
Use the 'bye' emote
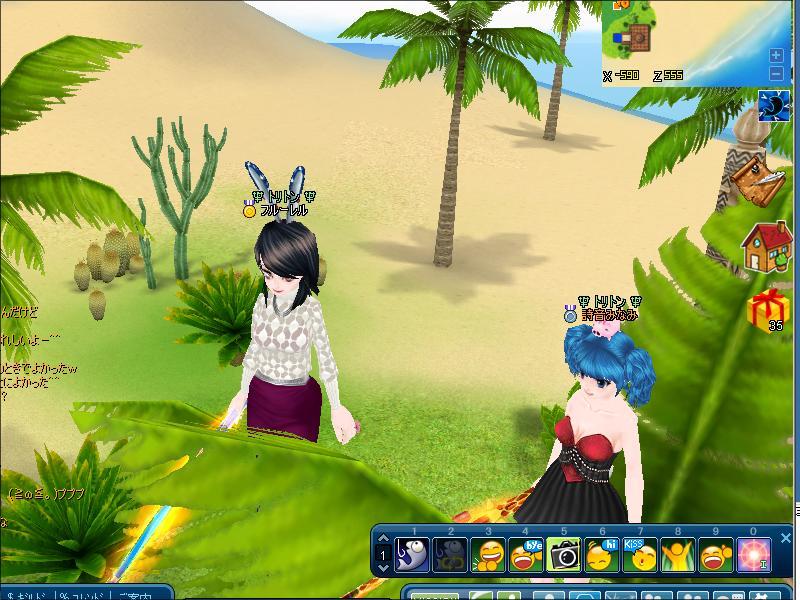coord(526,553)
